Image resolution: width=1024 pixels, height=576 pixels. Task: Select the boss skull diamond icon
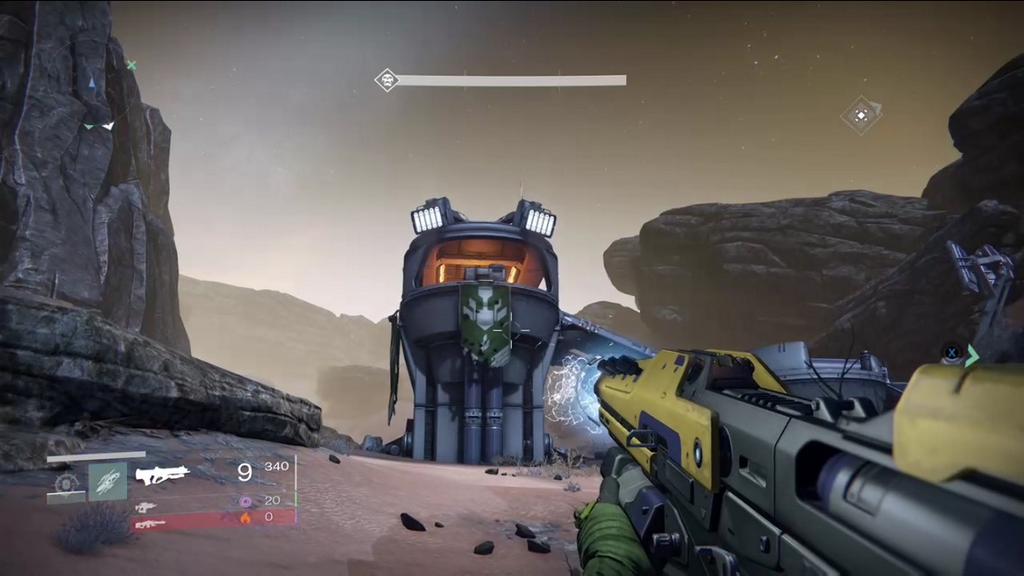click(386, 80)
